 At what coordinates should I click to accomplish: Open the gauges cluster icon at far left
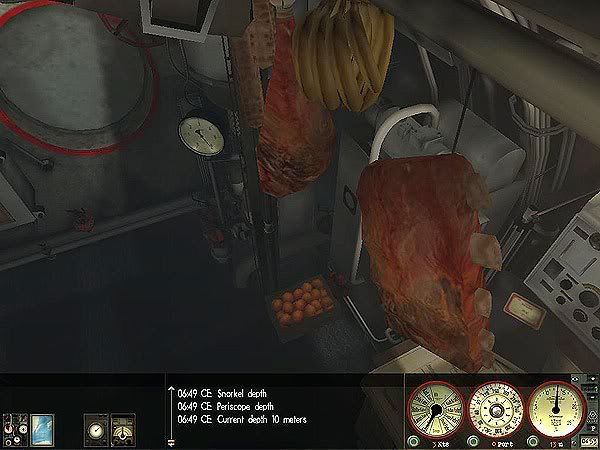pyautogui.click(x=16, y=427)
